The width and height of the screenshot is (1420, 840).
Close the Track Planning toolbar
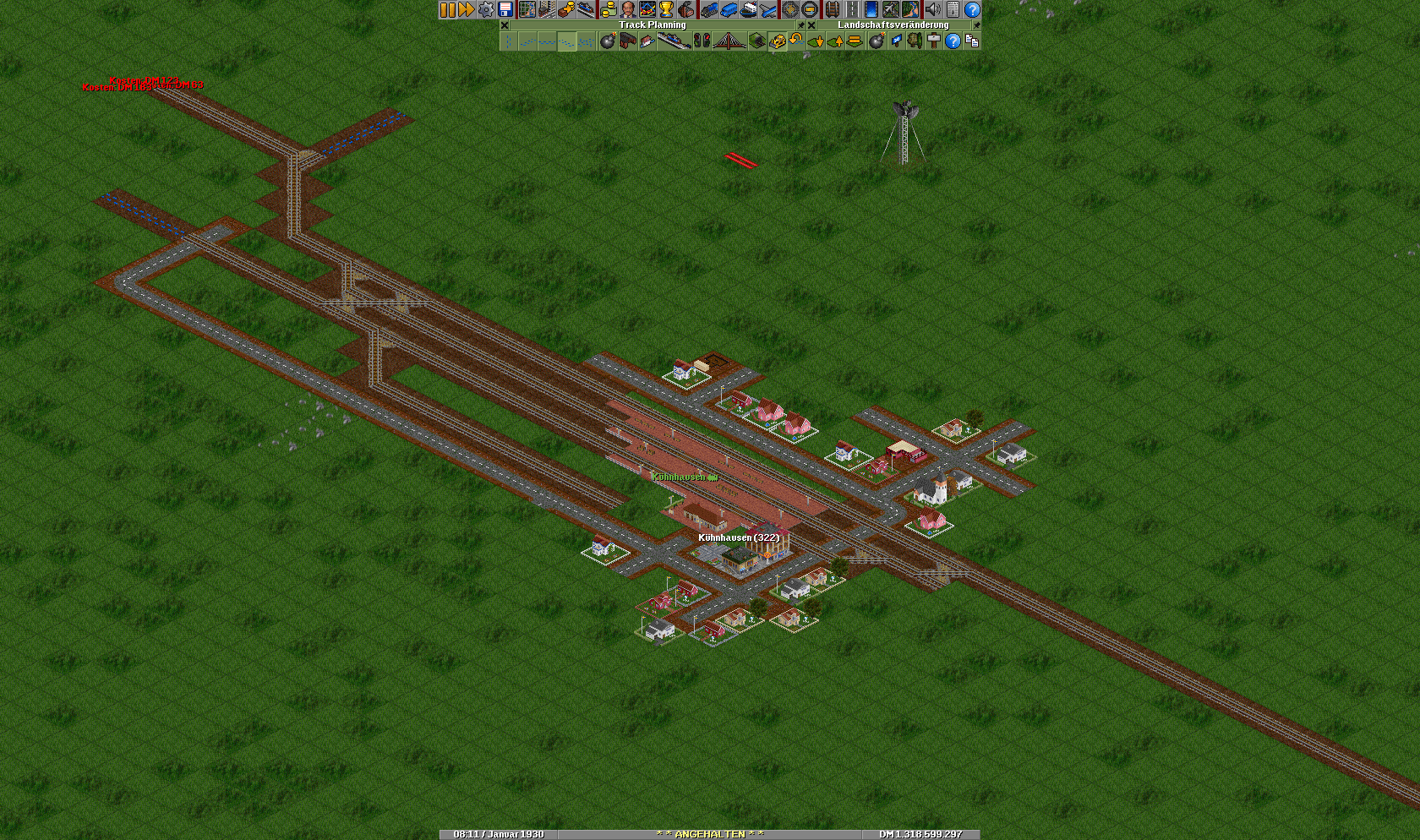(505, 25)
